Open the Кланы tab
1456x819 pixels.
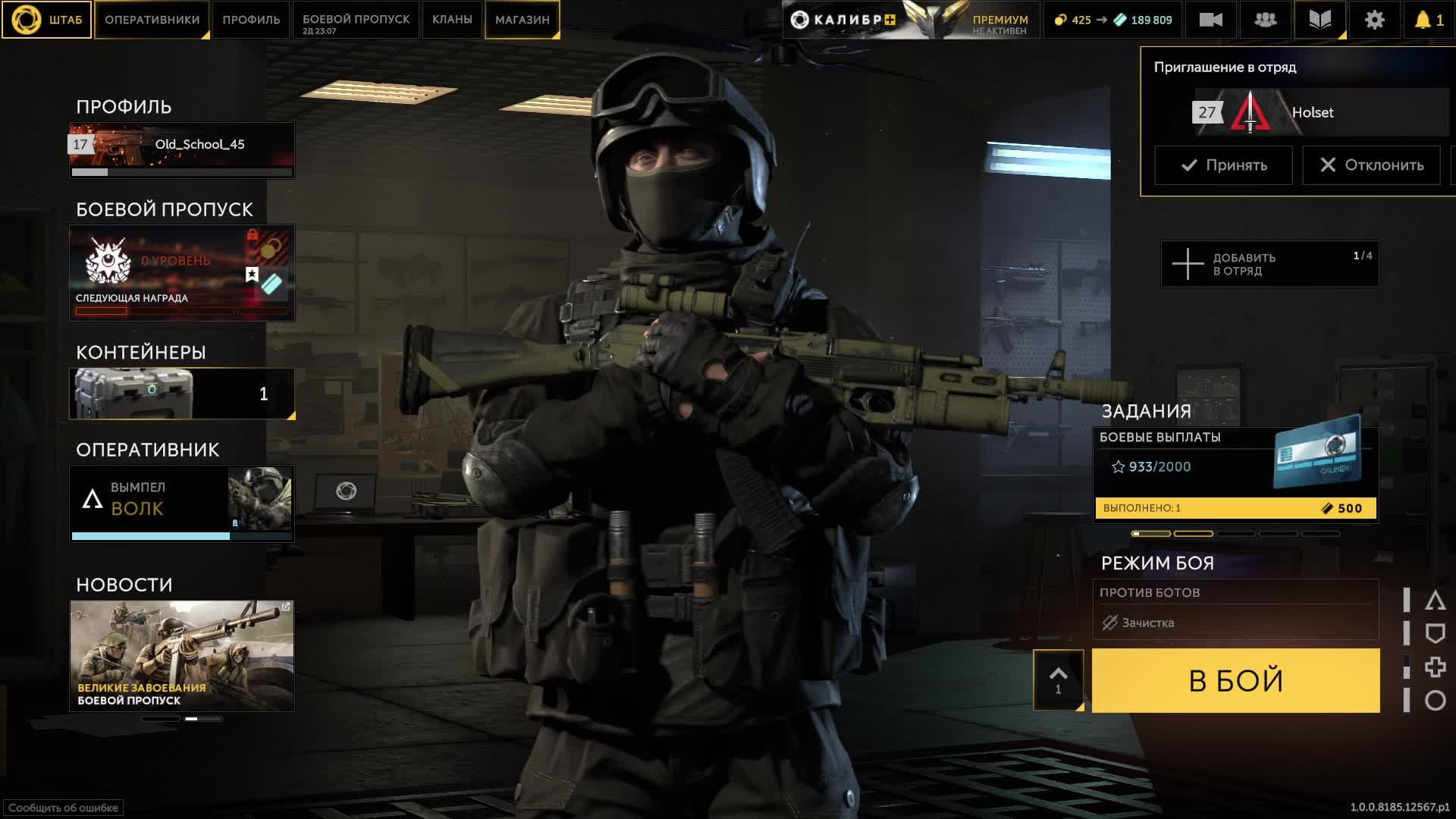tap(452, 20)
